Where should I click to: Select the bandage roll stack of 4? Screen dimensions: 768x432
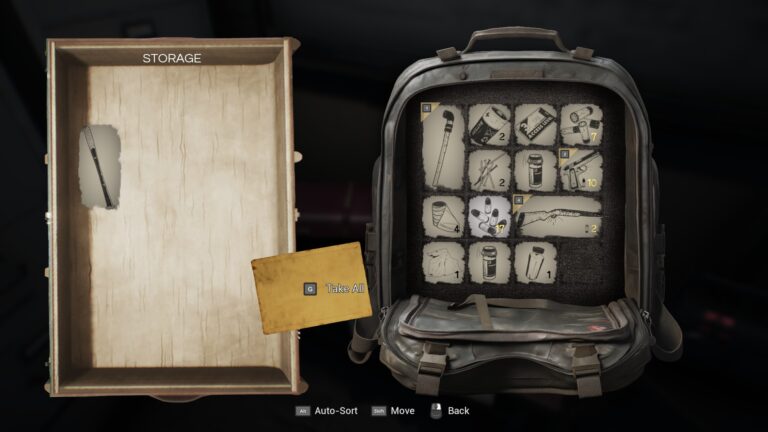(x=441, y=216)
